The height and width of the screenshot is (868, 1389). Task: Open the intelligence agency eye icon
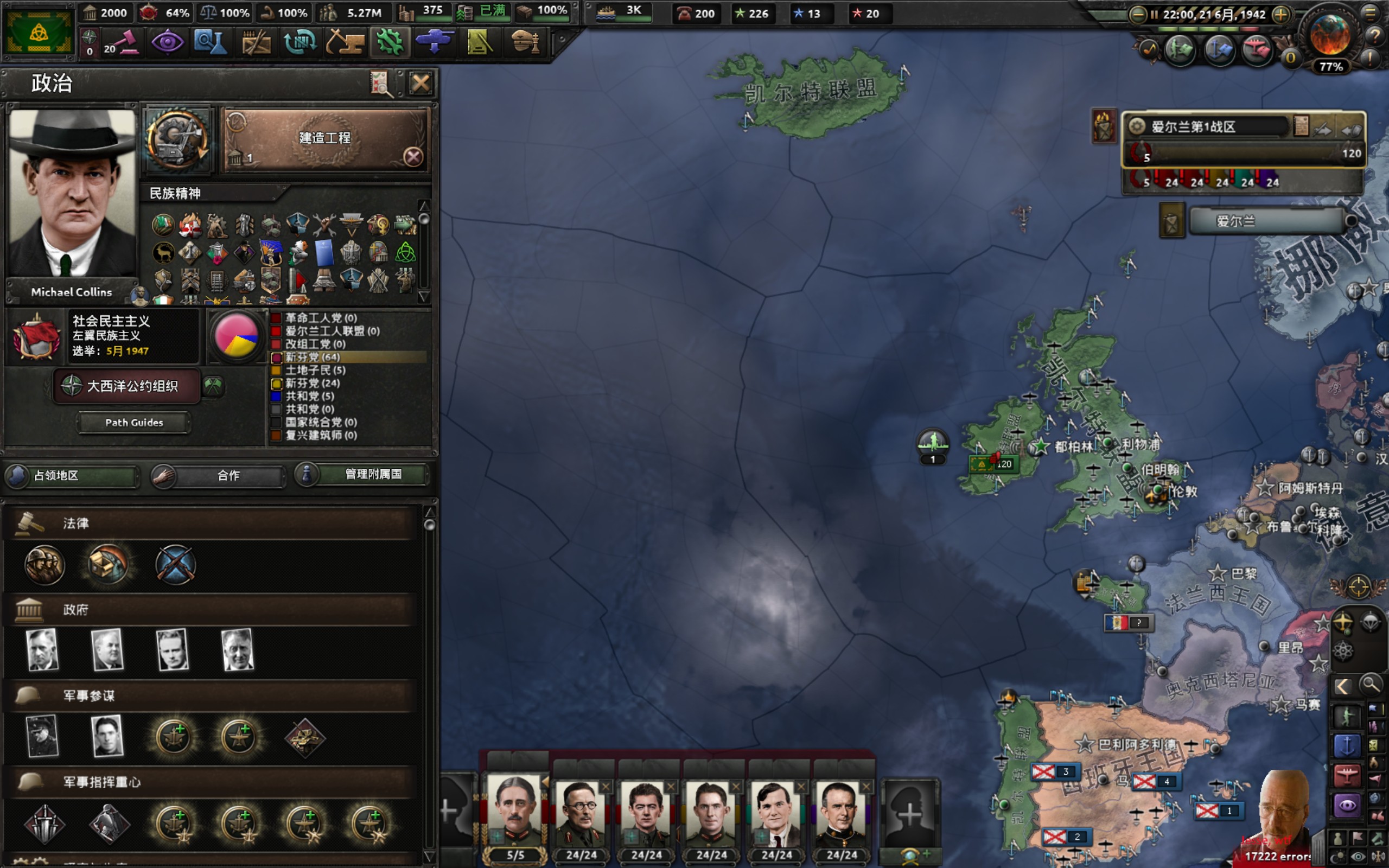pos(167,42)
